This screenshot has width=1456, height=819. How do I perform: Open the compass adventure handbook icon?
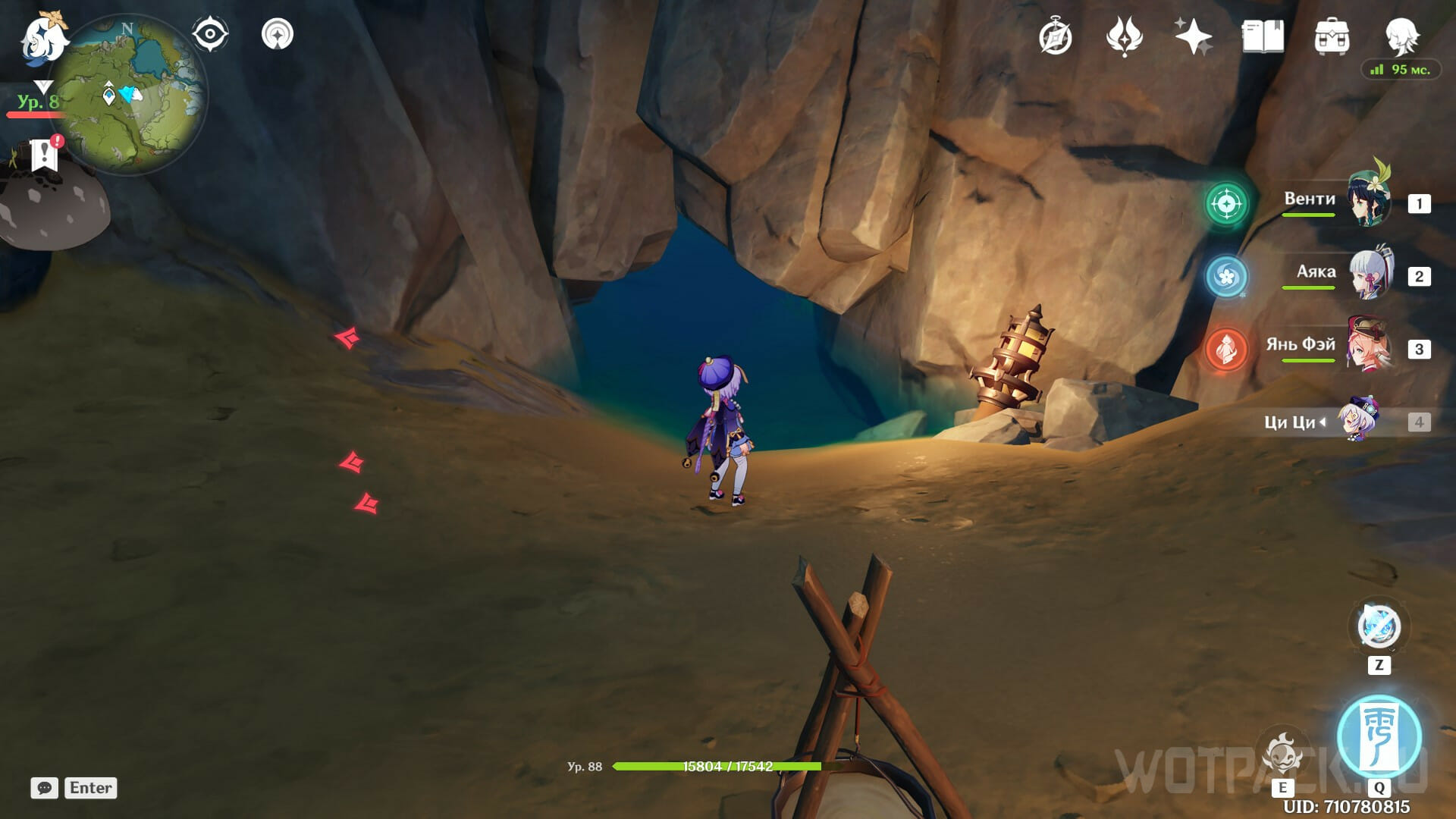1056,37
